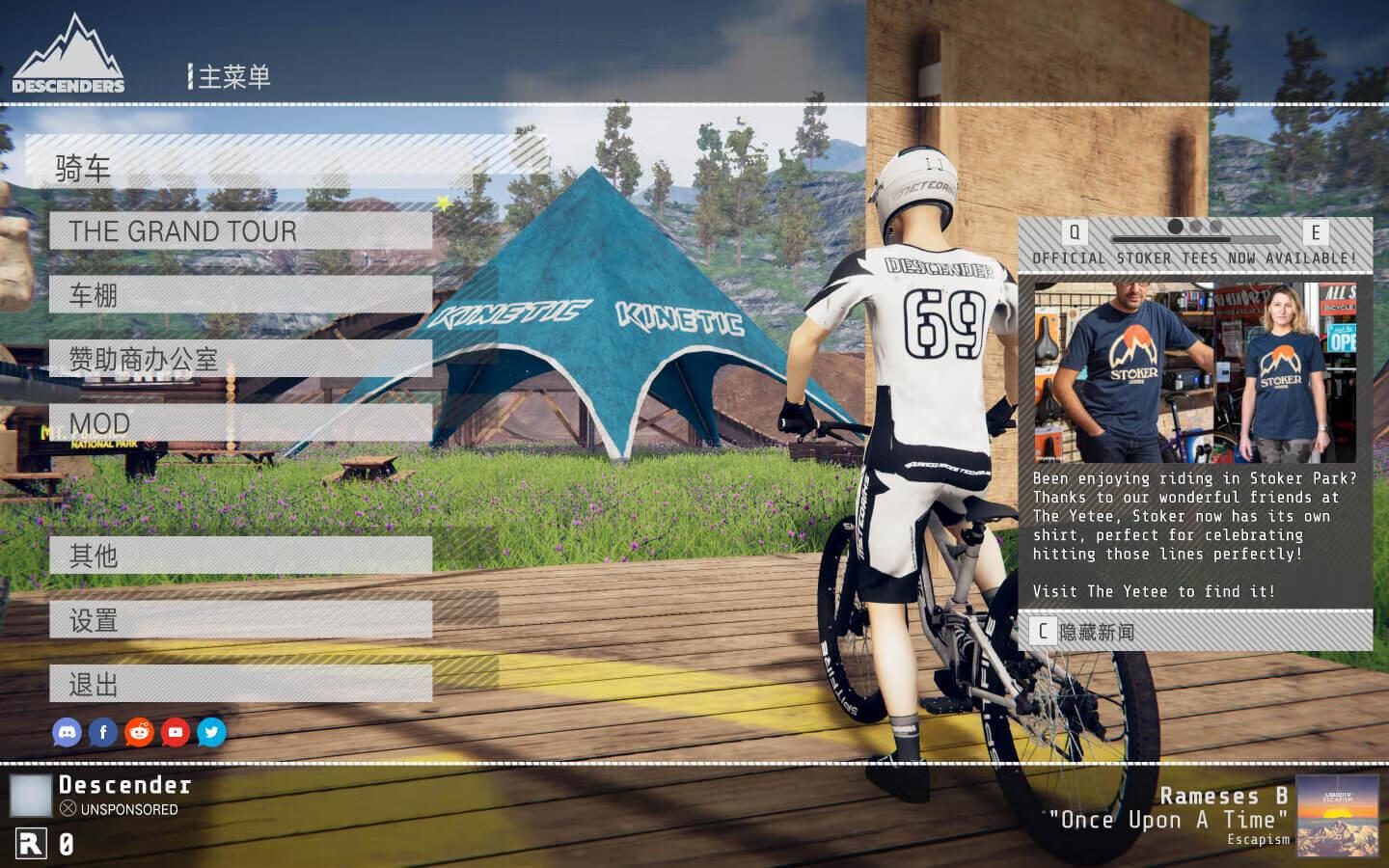Click the Escapism album cover thumbnail
The image size is (1389, 868).
tap(1337, 816)
